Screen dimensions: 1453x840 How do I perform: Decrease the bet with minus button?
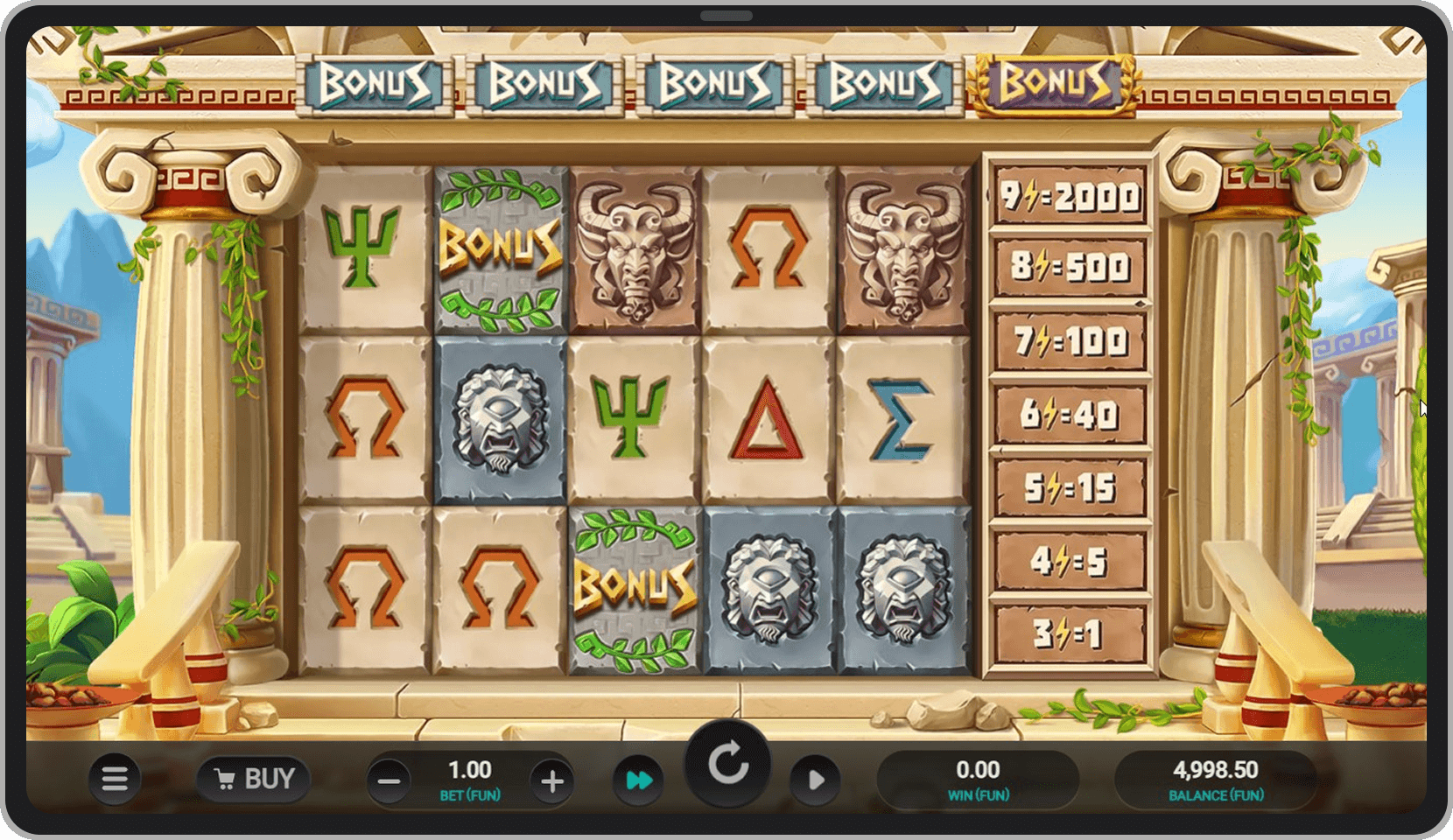(390, 780)
